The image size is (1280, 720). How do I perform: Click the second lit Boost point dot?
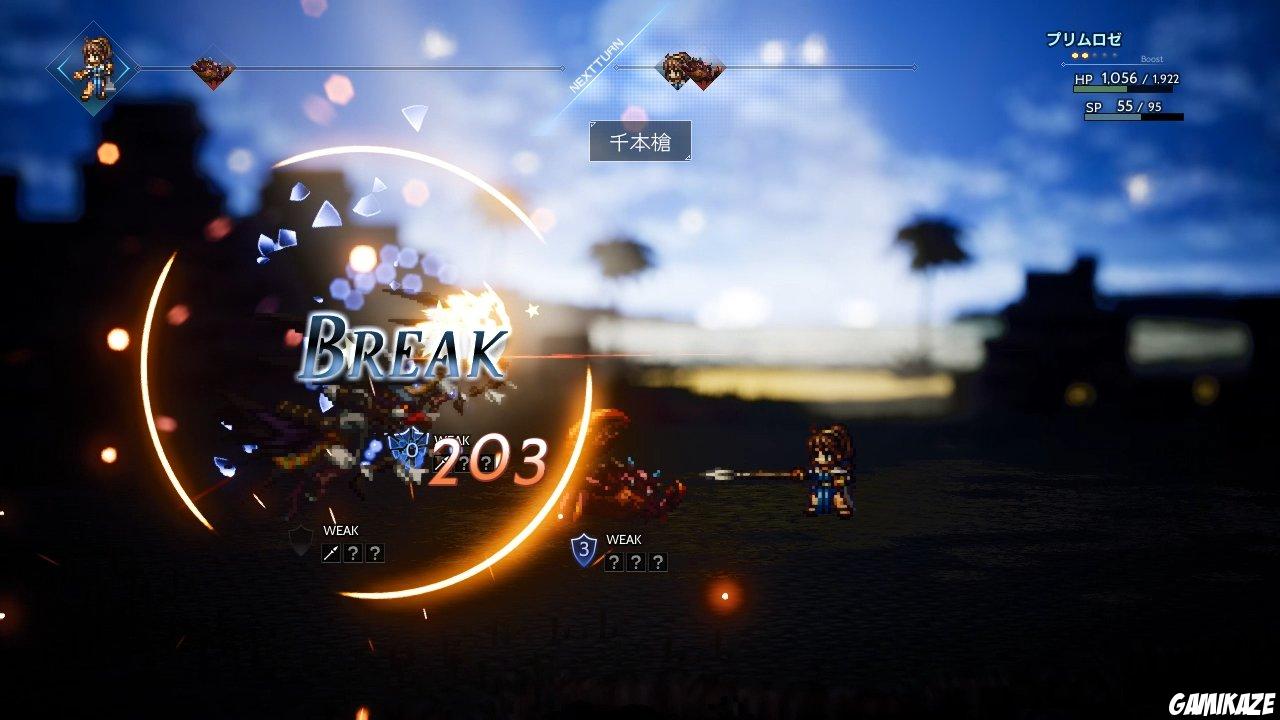(x=1084, y=55)
